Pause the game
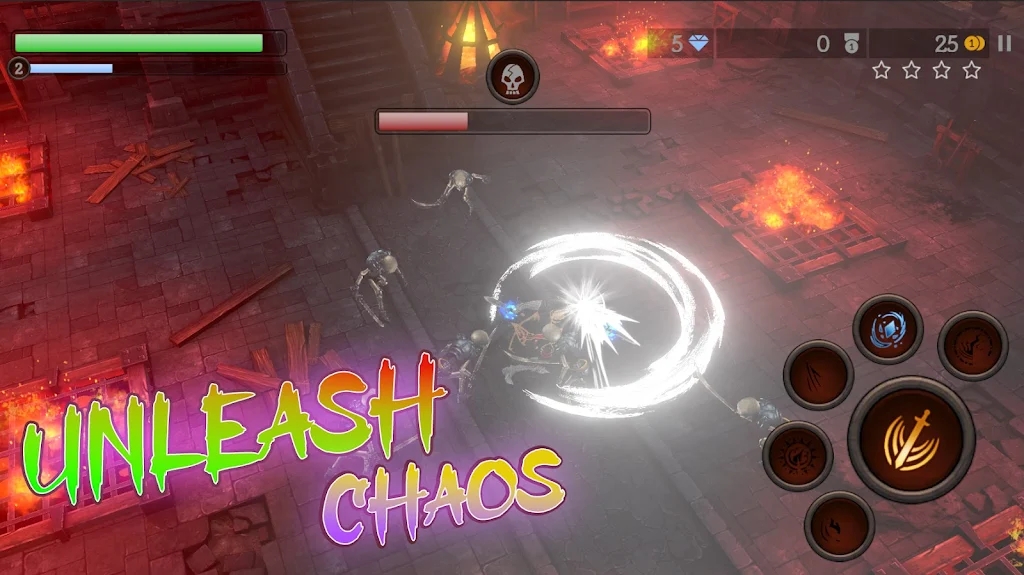 tap(1005, 43)
